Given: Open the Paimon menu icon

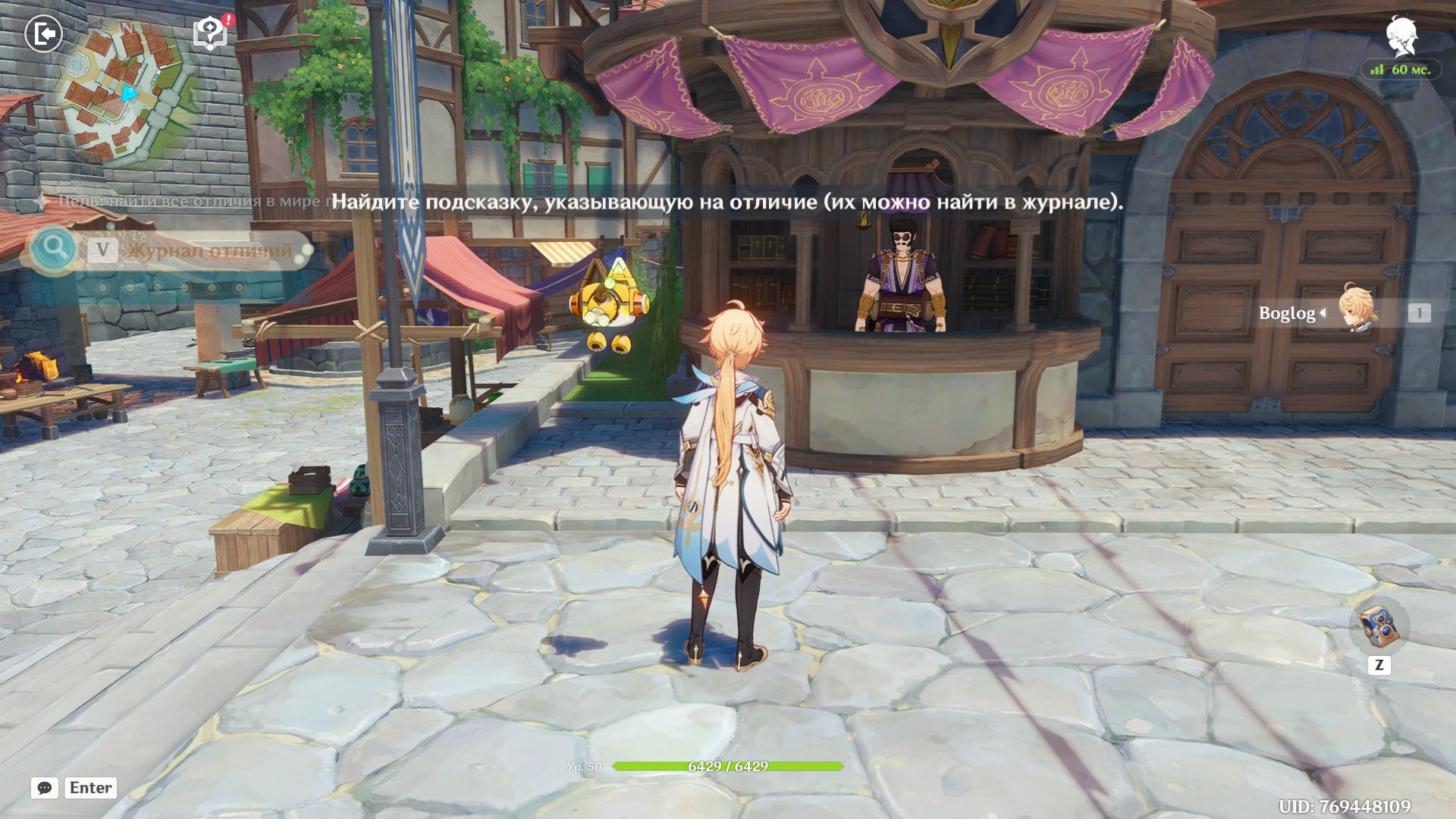Looking at the screenshot, I should (1401, 35).
